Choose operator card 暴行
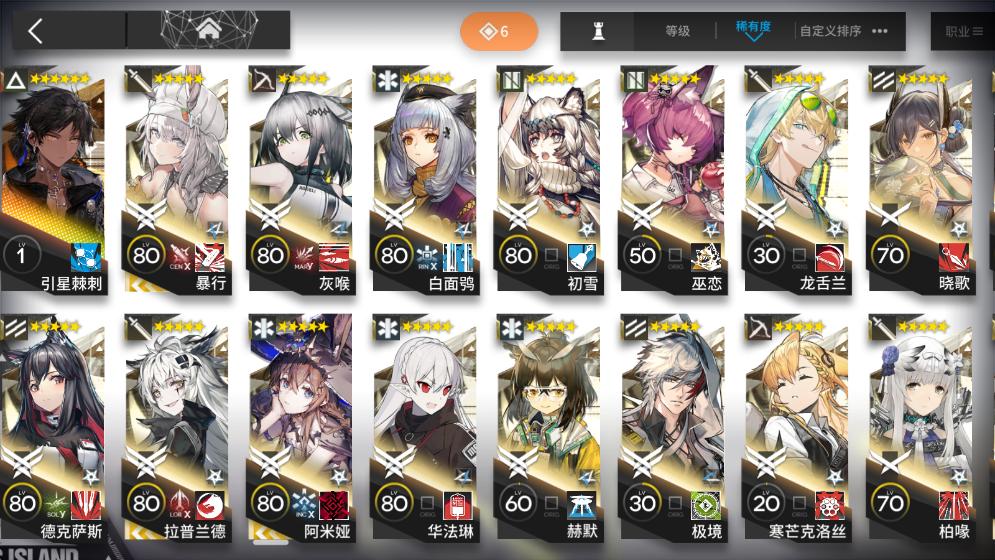Screen dimensions: 995x560 [178, 180]
